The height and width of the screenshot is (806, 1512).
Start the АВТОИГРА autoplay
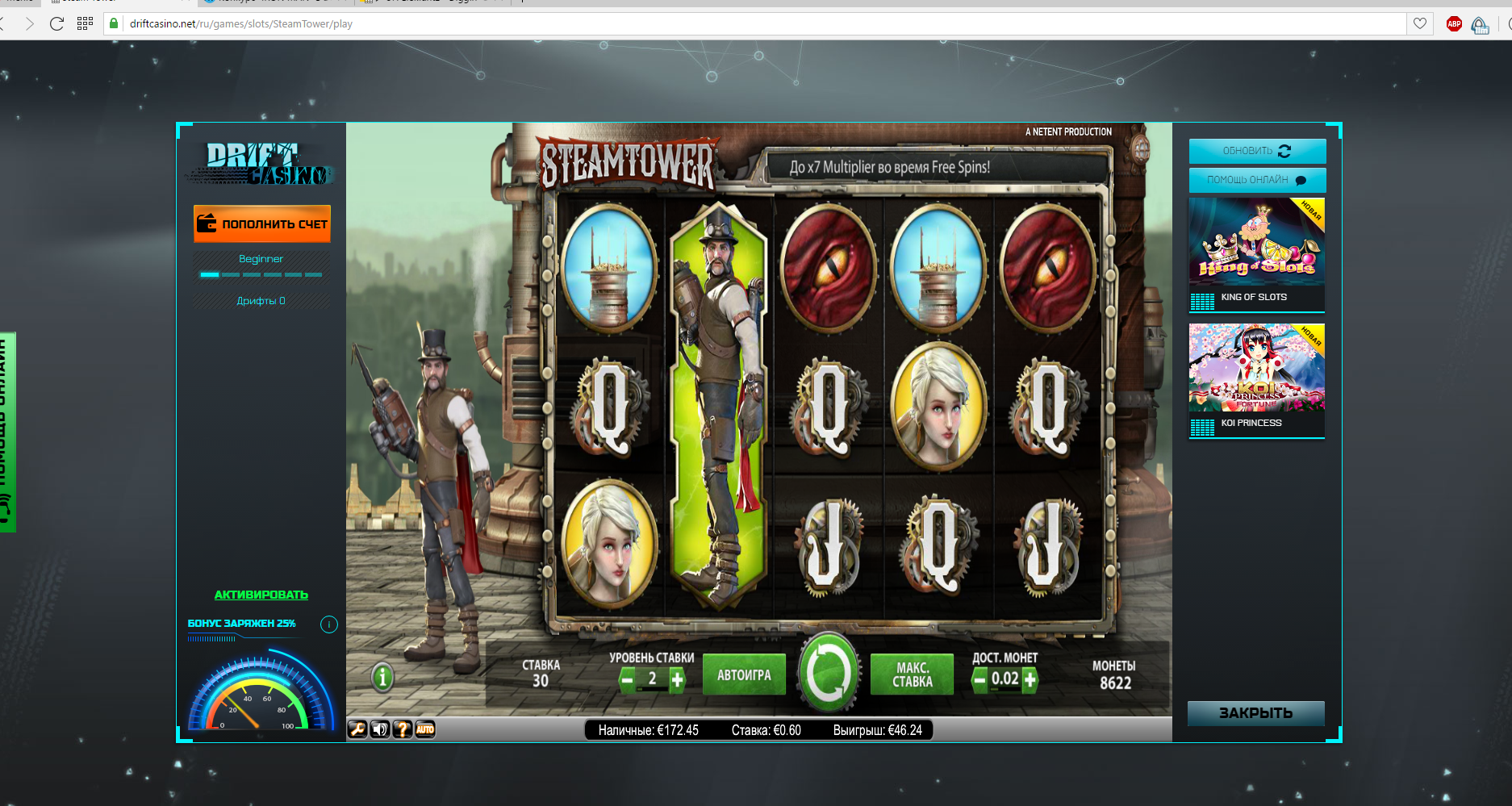pyautogui.click(x=744, y=675)
